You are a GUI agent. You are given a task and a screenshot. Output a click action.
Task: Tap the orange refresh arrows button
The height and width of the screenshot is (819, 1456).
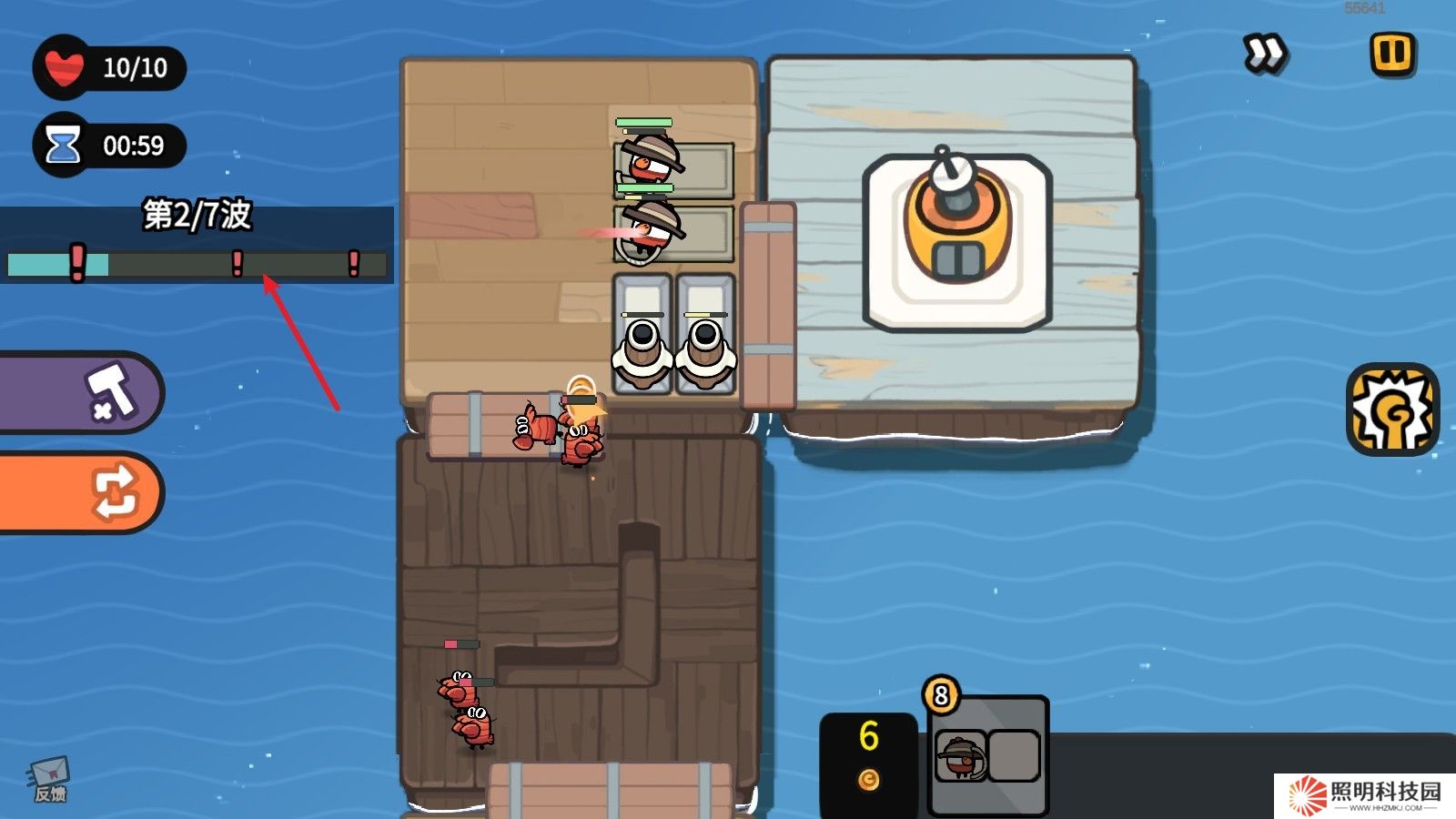[x=80, y=491]
